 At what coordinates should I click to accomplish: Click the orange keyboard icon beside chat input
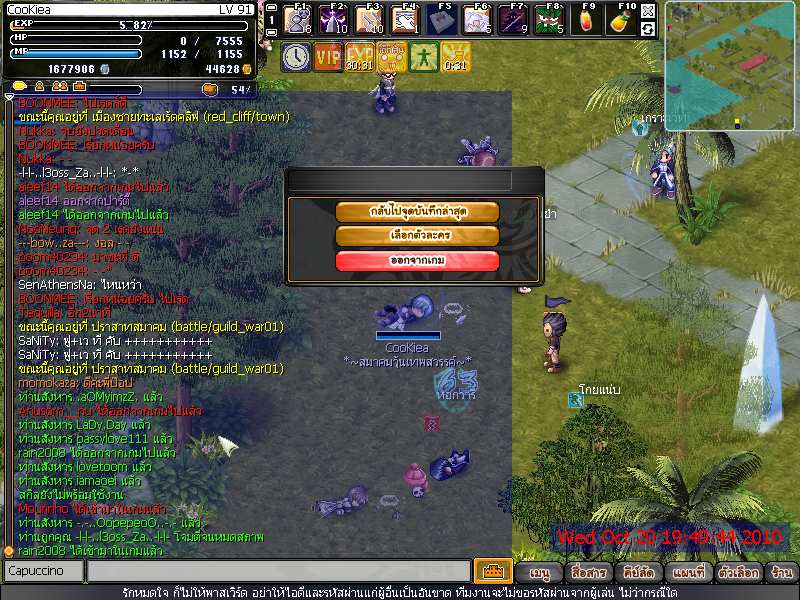[492, 571]
